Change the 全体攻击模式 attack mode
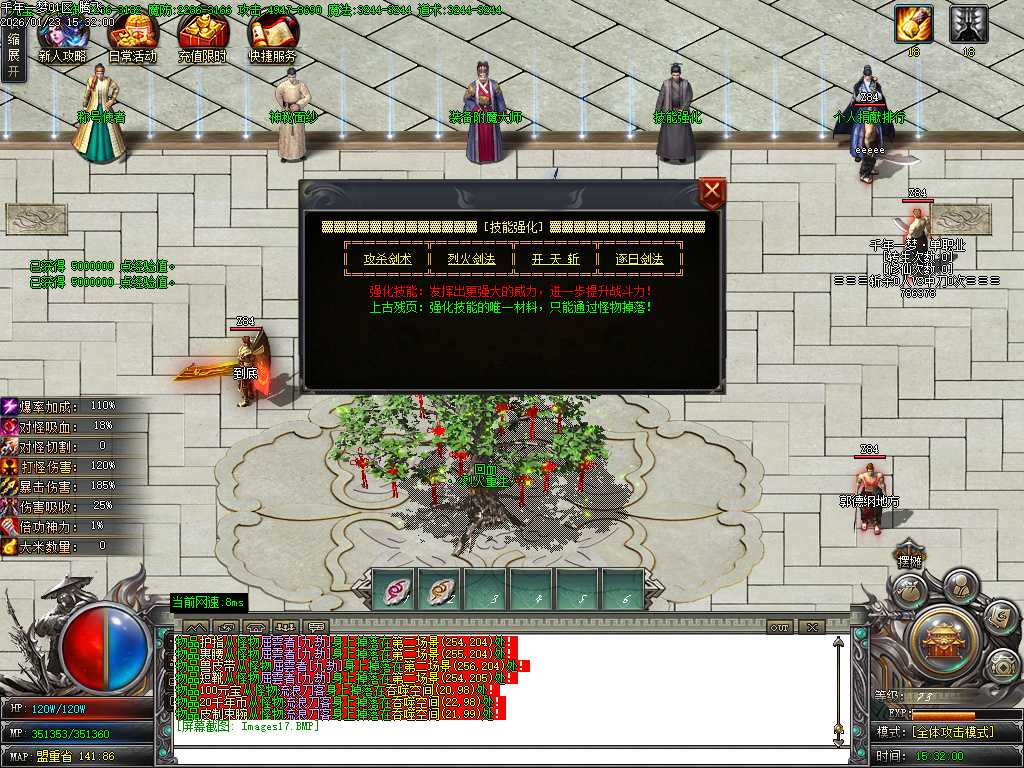The height and width of the screenshot is (768, 1024). [952, 732]
